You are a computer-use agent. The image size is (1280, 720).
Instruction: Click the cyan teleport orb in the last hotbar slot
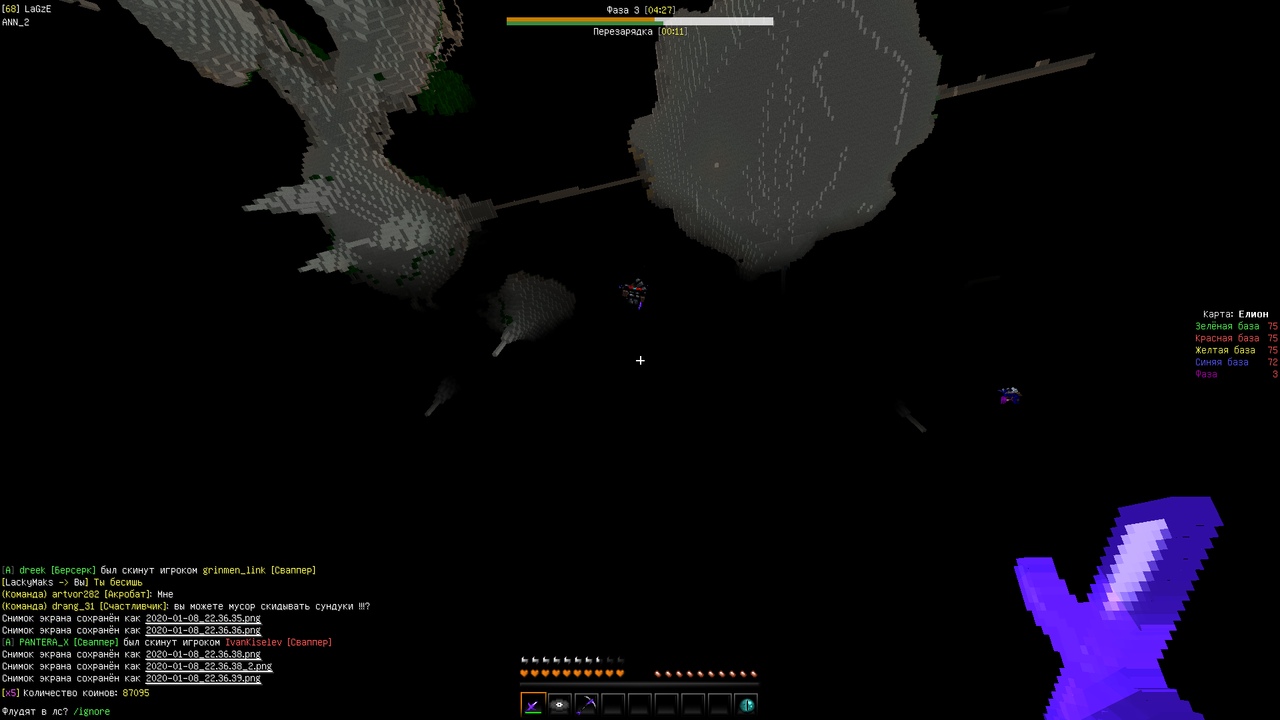747,704
